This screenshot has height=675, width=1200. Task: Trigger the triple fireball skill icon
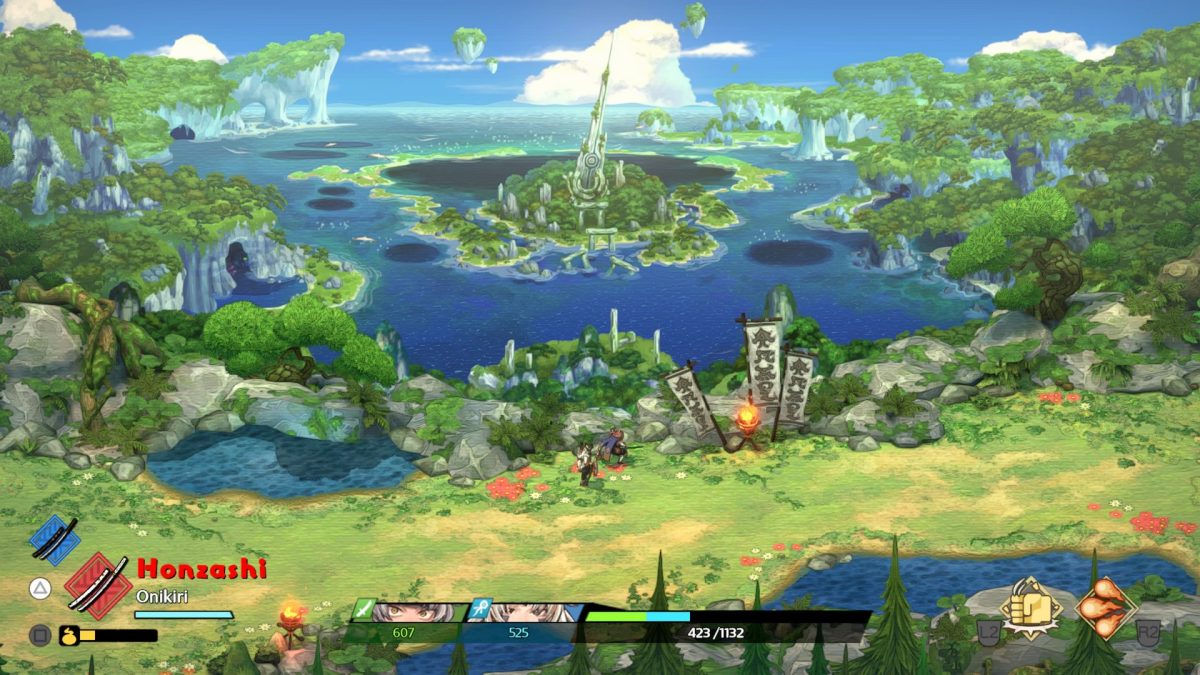tap(1105, 607)
